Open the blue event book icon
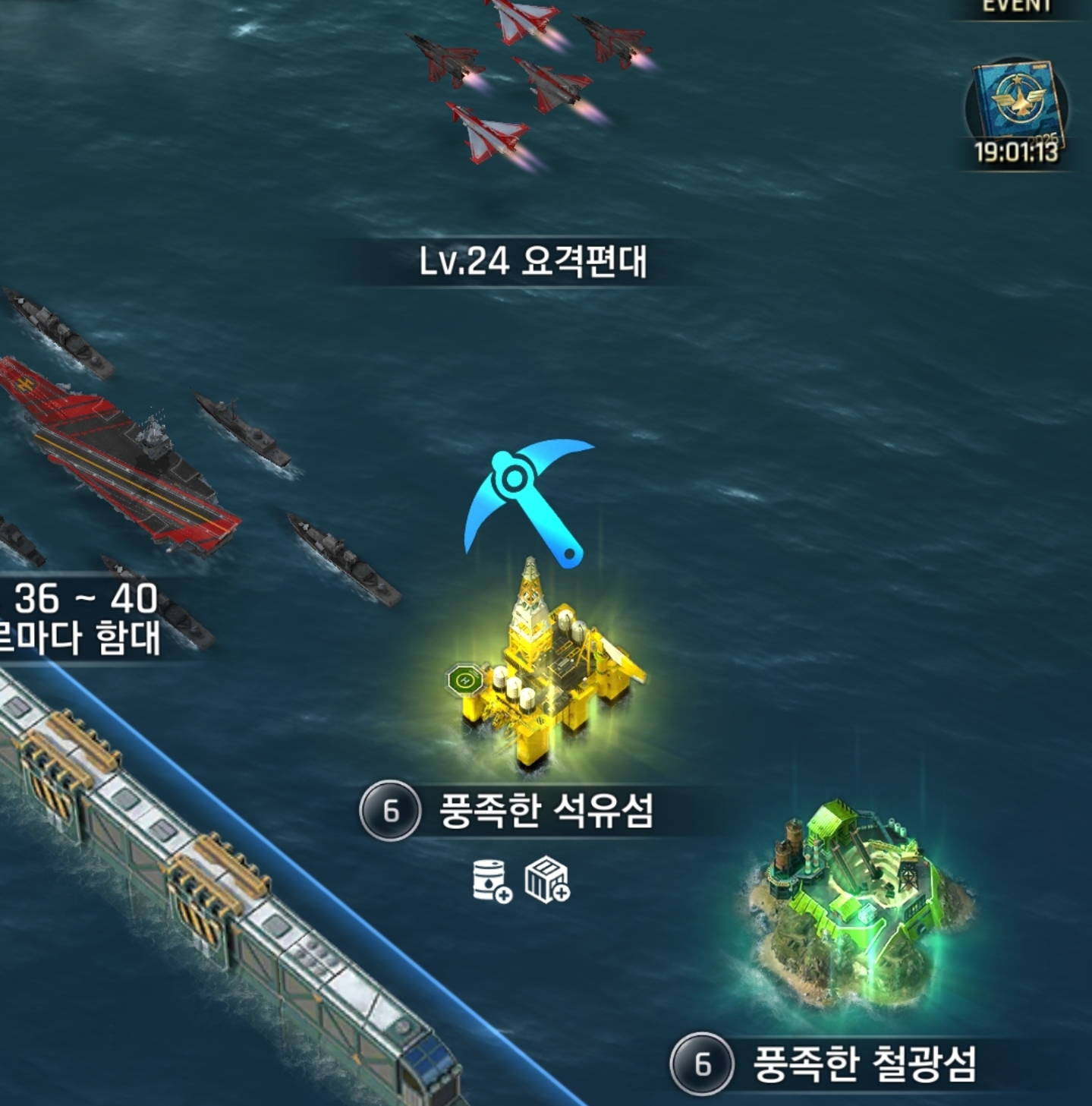 [x=1017, y=107]
